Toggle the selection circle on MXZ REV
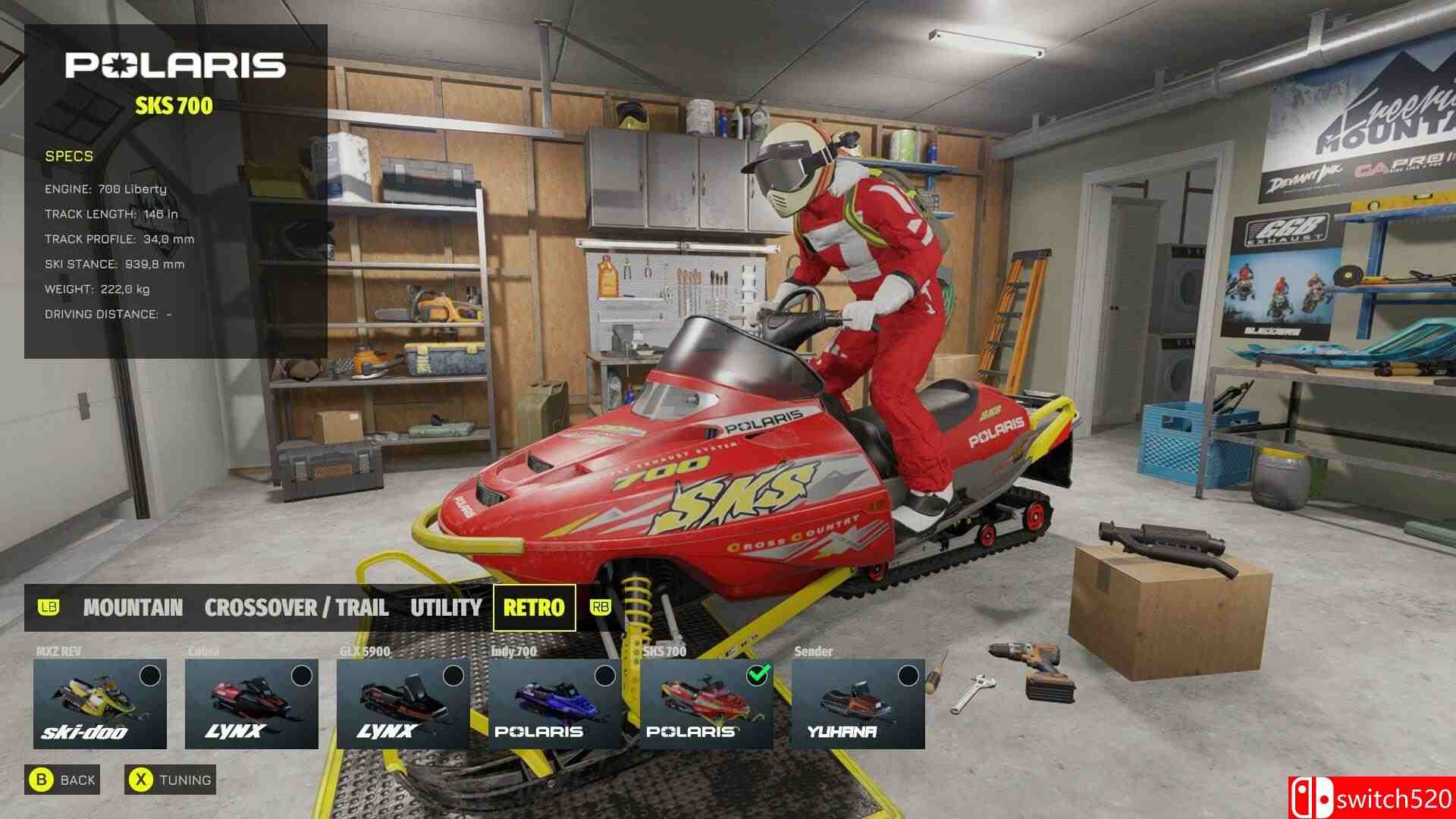 coord(150,673)
